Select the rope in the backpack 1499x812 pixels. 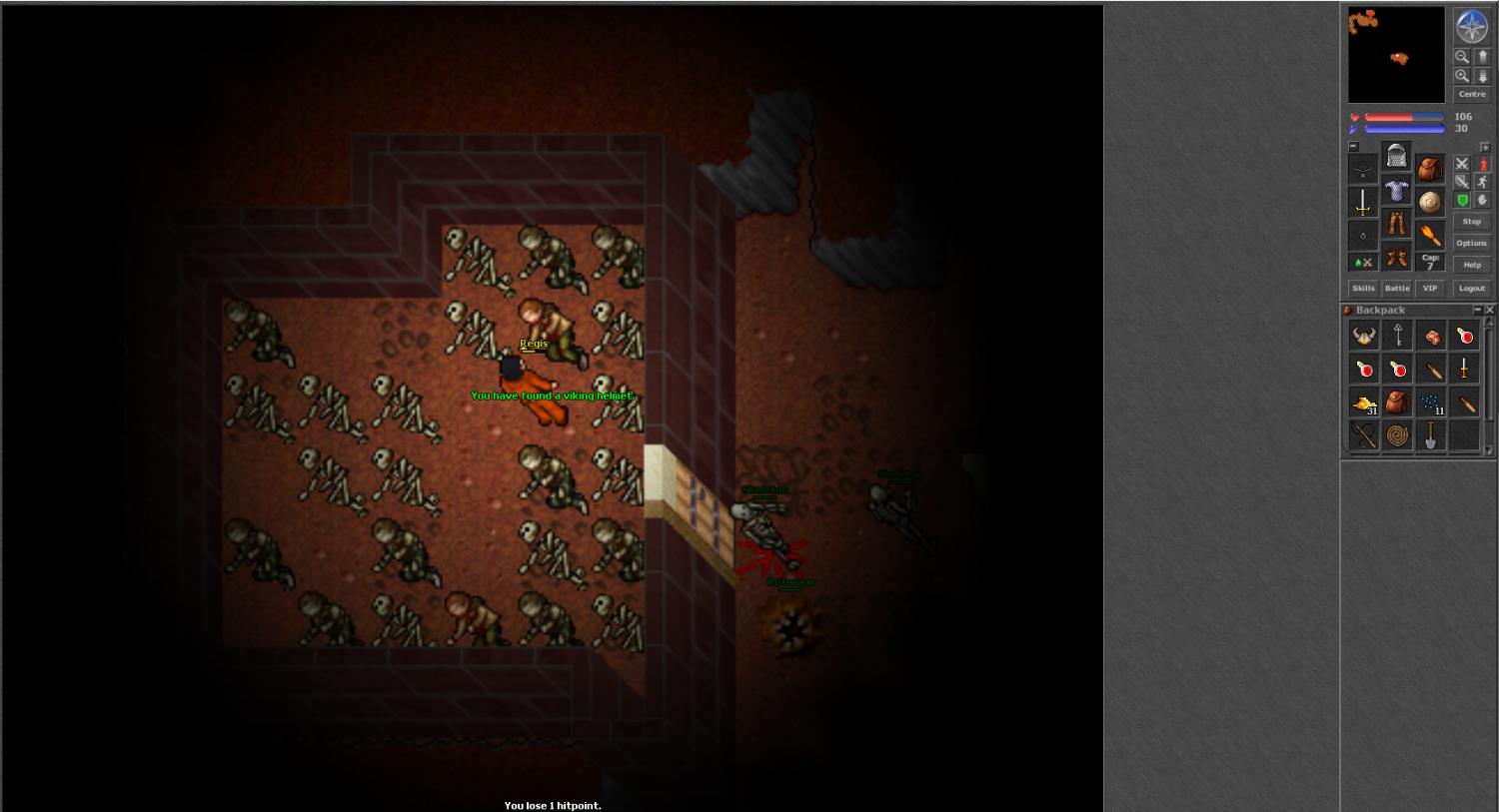[1398, 436]
